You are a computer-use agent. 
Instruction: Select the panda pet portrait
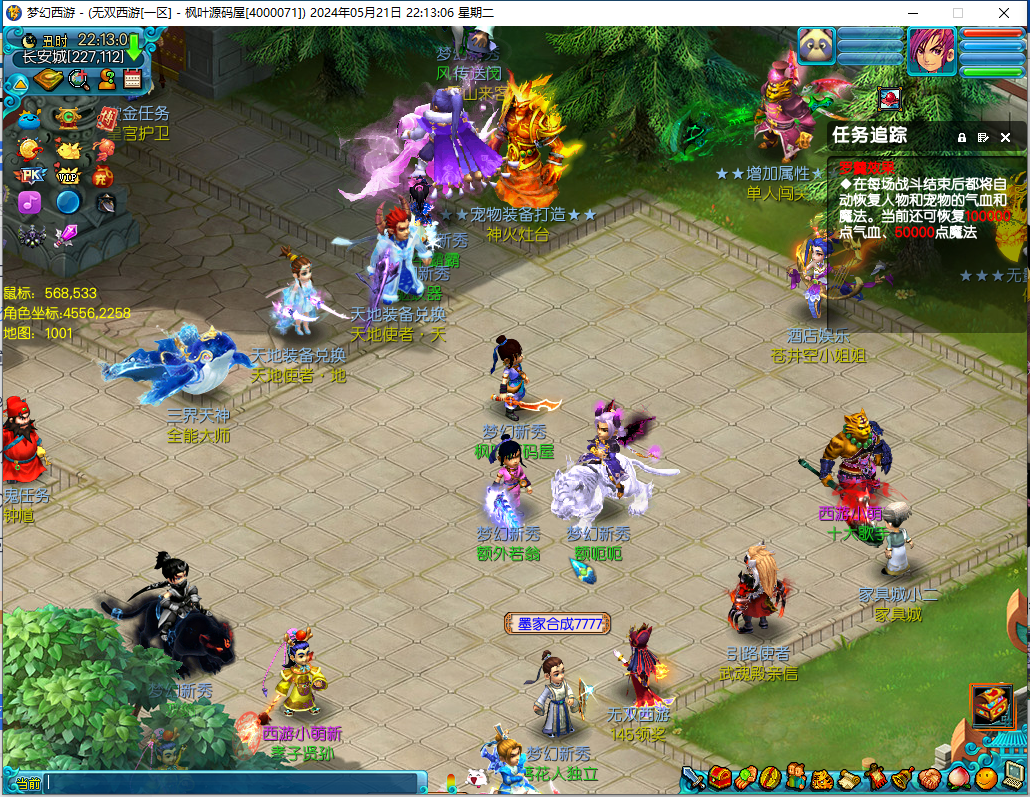(816, 47)
